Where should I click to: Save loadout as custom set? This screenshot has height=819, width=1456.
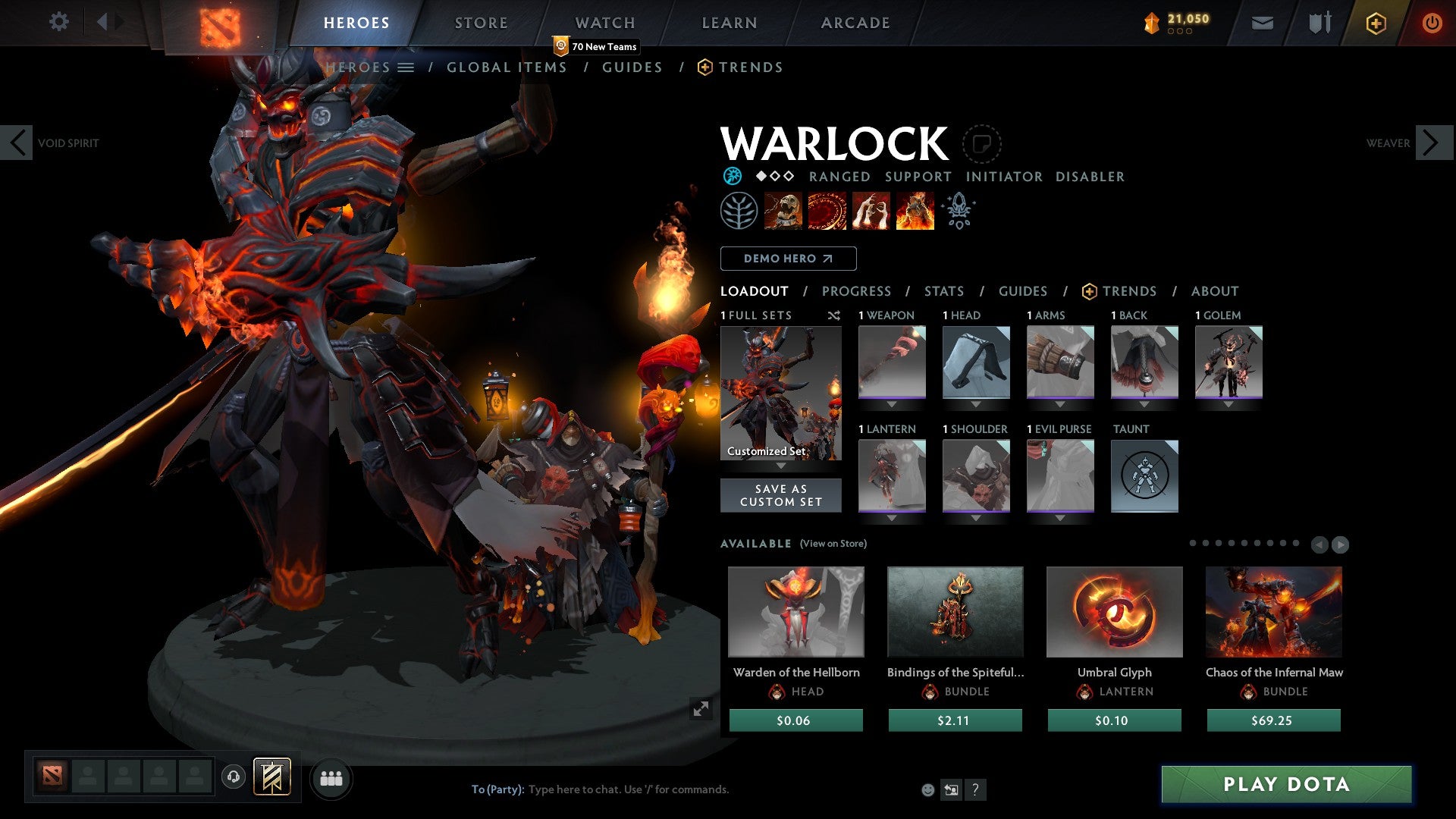point(780,495)
